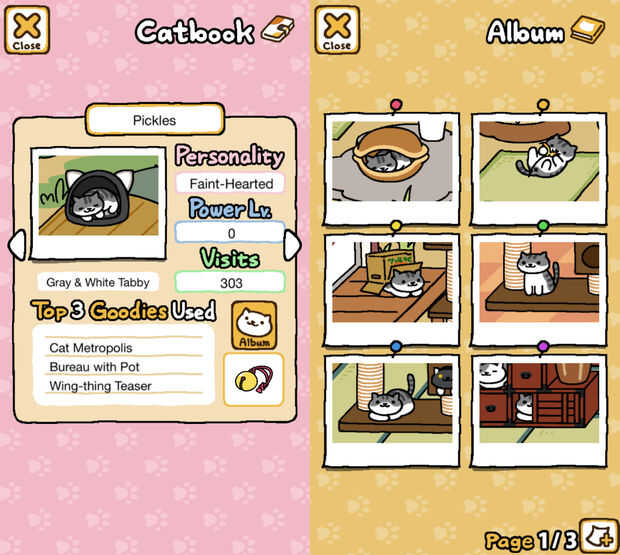Tap Pickles' name field

[154, 120]
